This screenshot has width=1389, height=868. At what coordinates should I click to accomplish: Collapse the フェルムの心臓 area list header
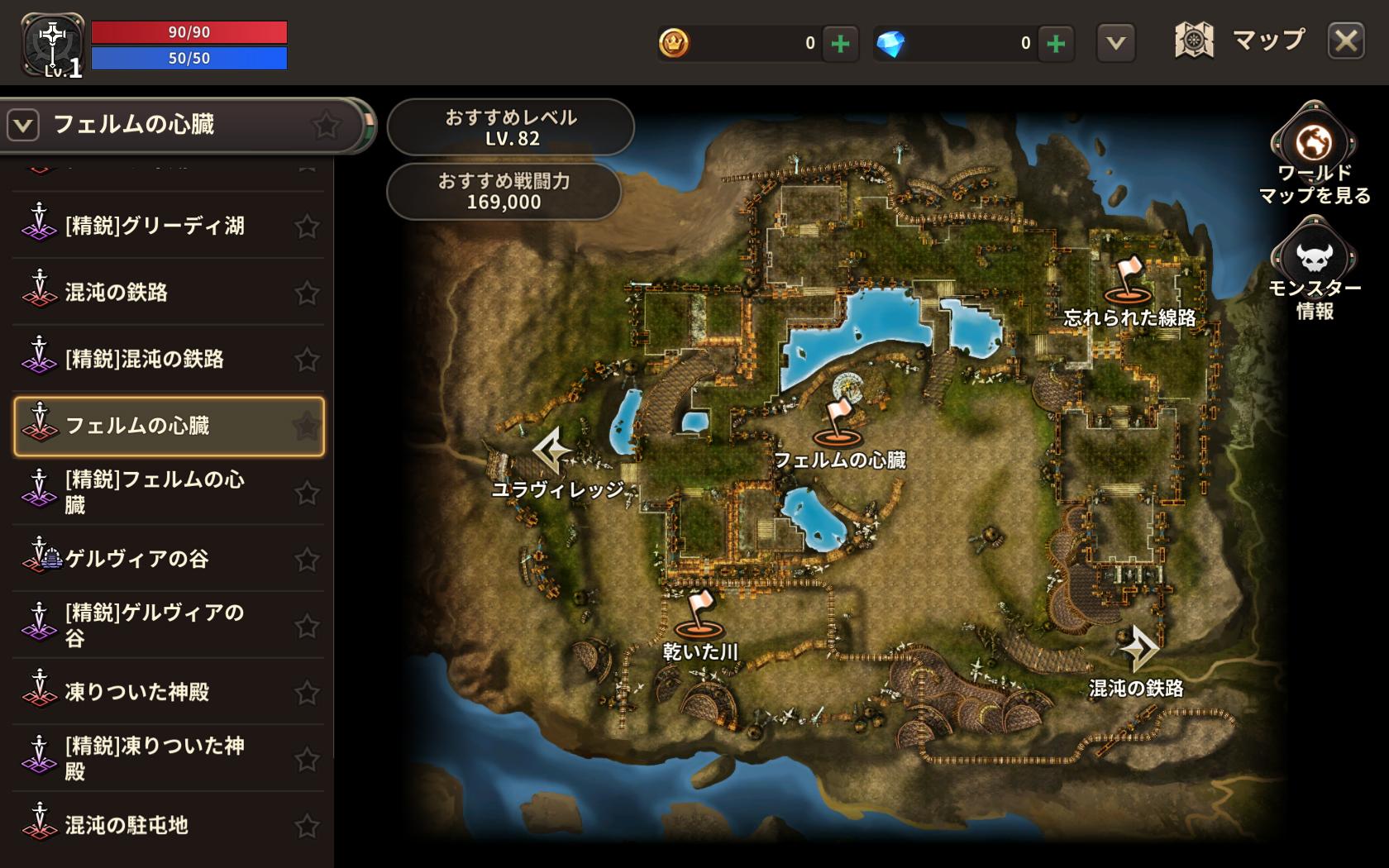coord(23,126)
